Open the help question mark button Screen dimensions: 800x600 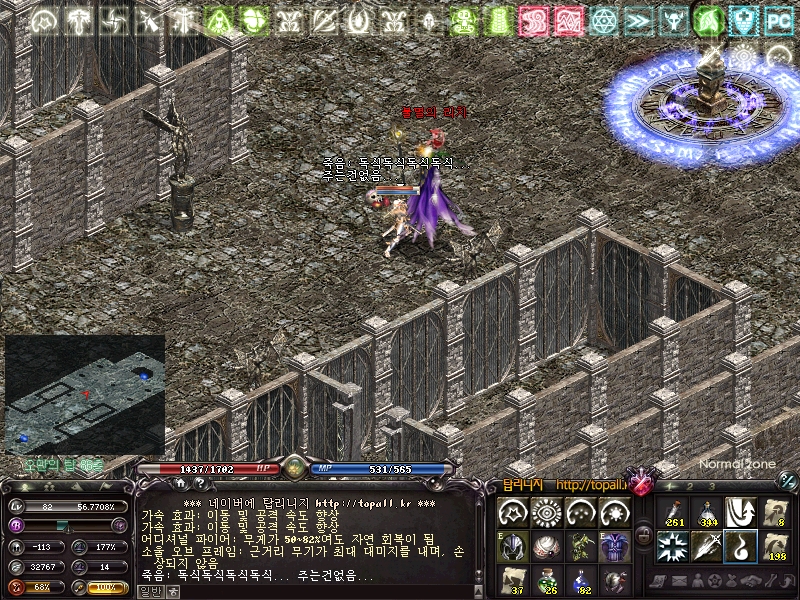coord(199,483)
